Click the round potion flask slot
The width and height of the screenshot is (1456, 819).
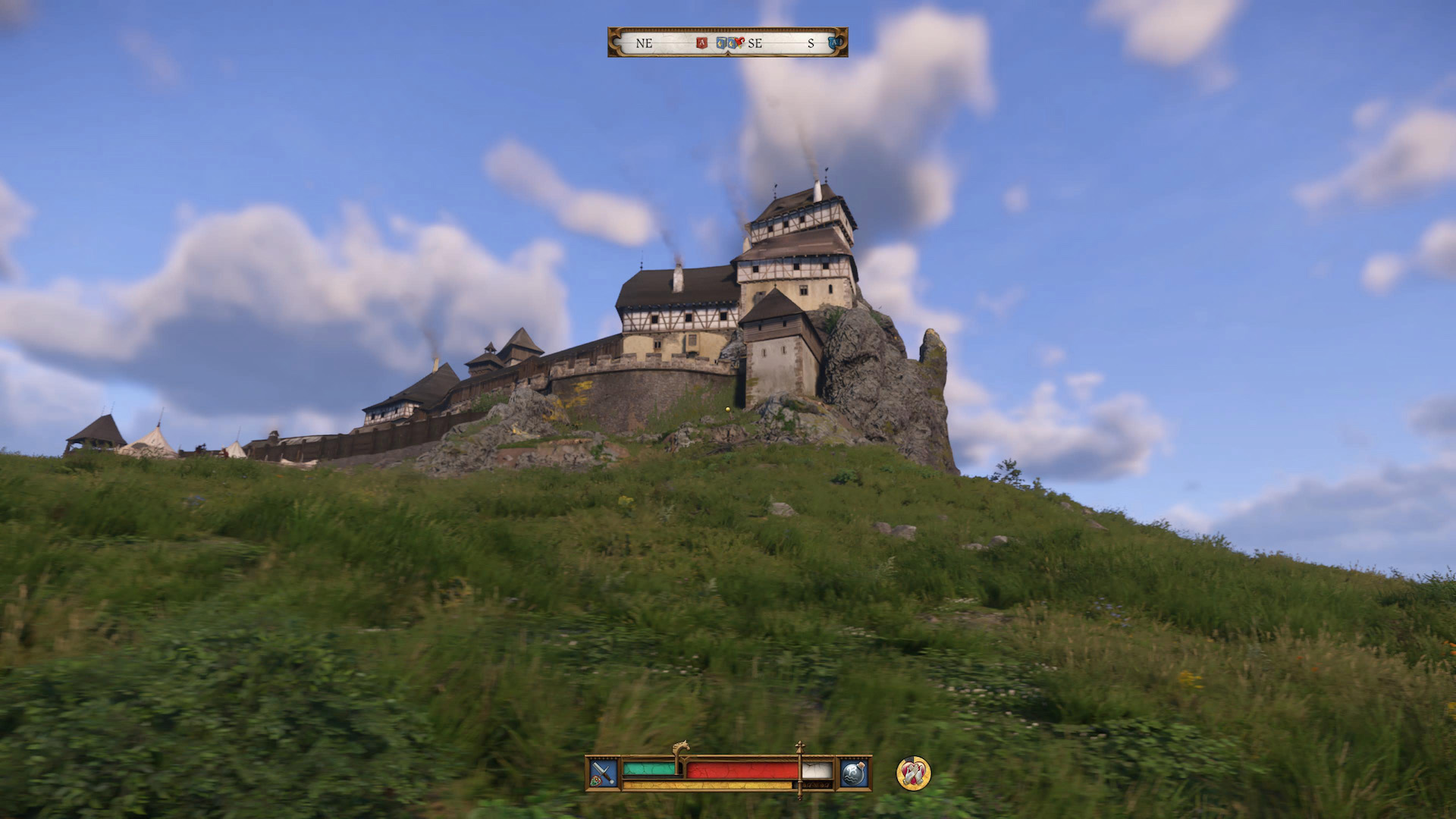(853, 773)
